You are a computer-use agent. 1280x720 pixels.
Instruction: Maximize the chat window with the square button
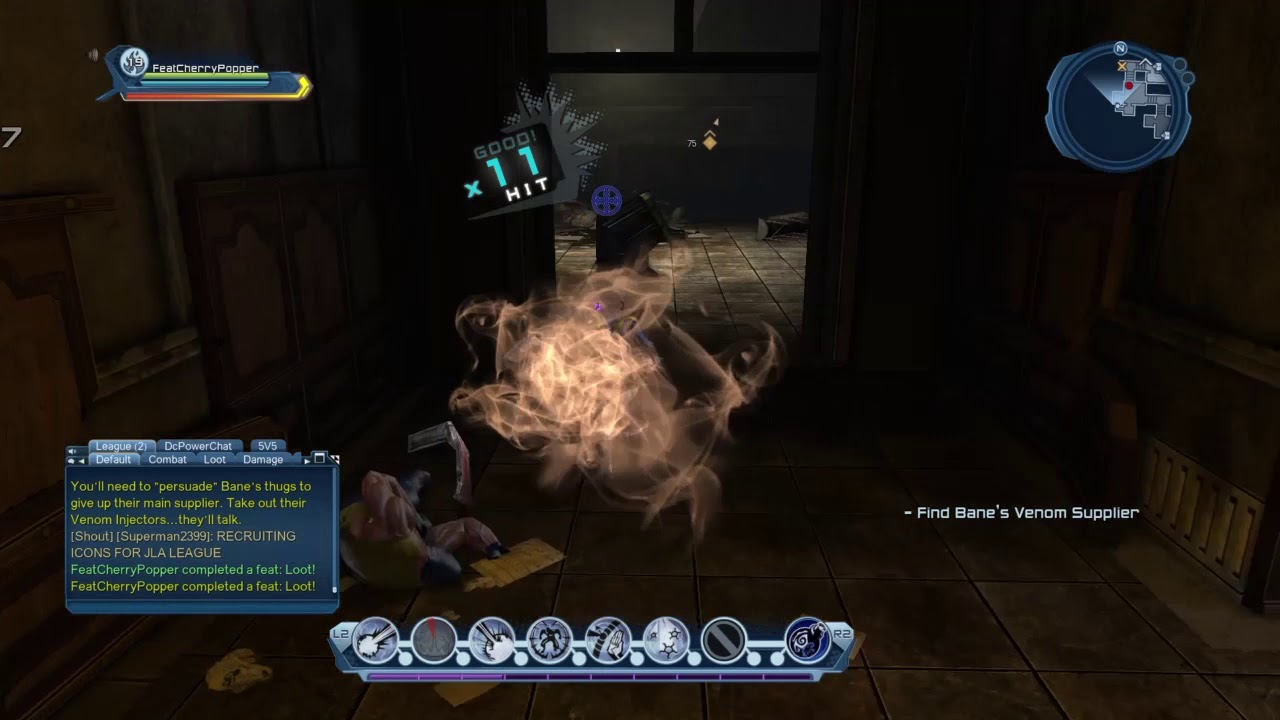[319, 458]
